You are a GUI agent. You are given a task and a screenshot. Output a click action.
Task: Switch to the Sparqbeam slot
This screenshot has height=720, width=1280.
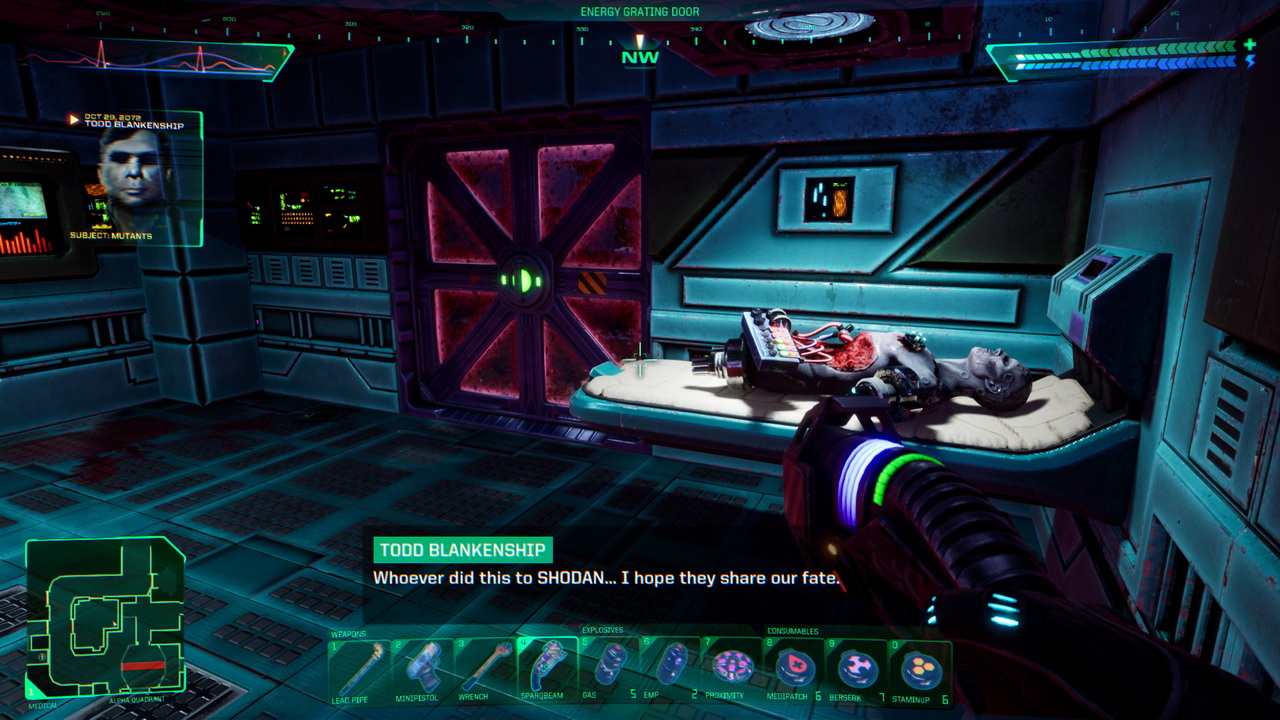pyautogui.click(x=546, y=668)
